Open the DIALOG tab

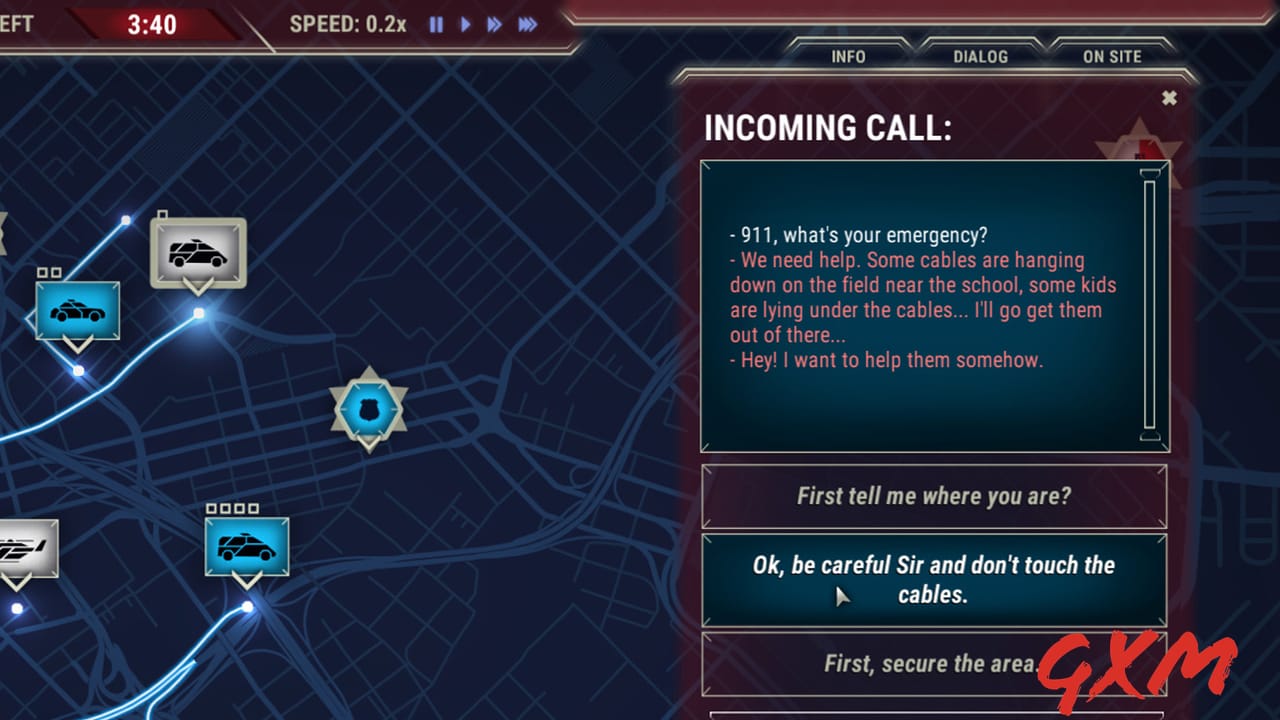[x=980, y=57]
